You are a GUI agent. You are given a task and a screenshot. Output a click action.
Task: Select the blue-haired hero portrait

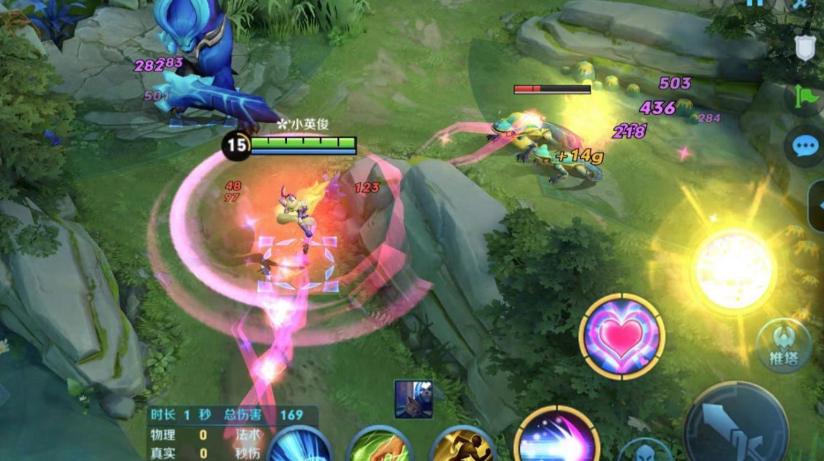(x=412, y=398)
